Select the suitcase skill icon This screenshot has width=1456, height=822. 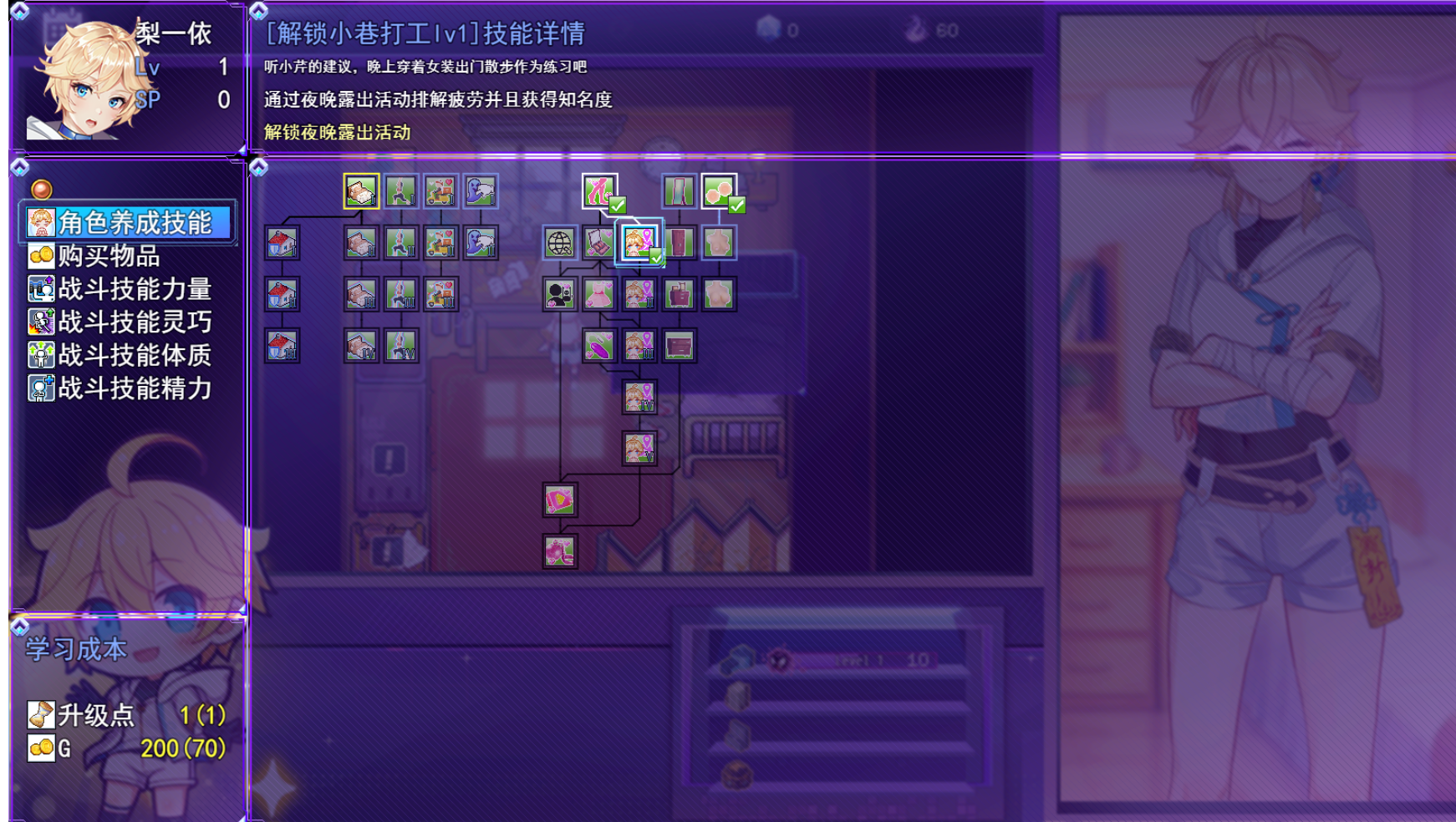click(679, 294)
